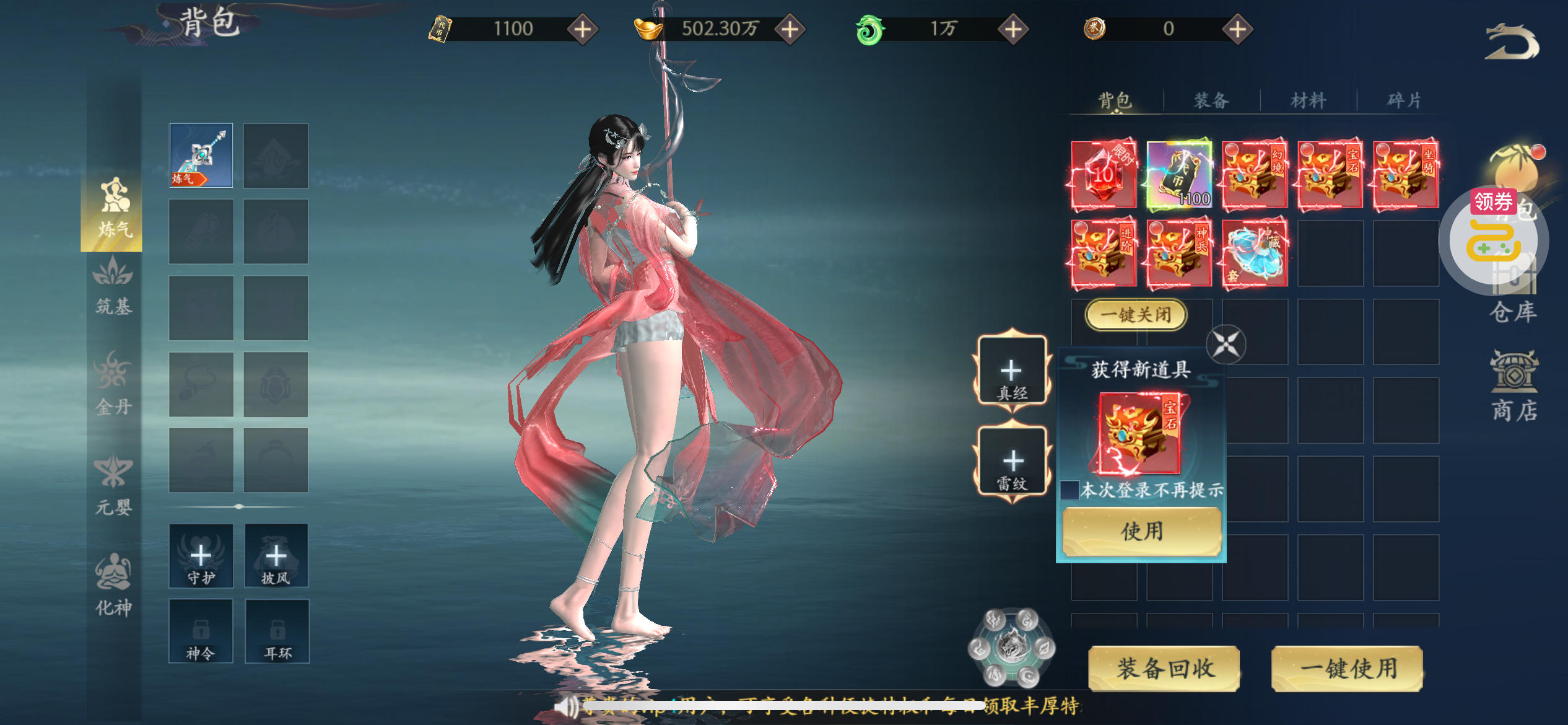Select the 1100 token item slot
Screen dimensions: 1568x725
click(1178, 175)
